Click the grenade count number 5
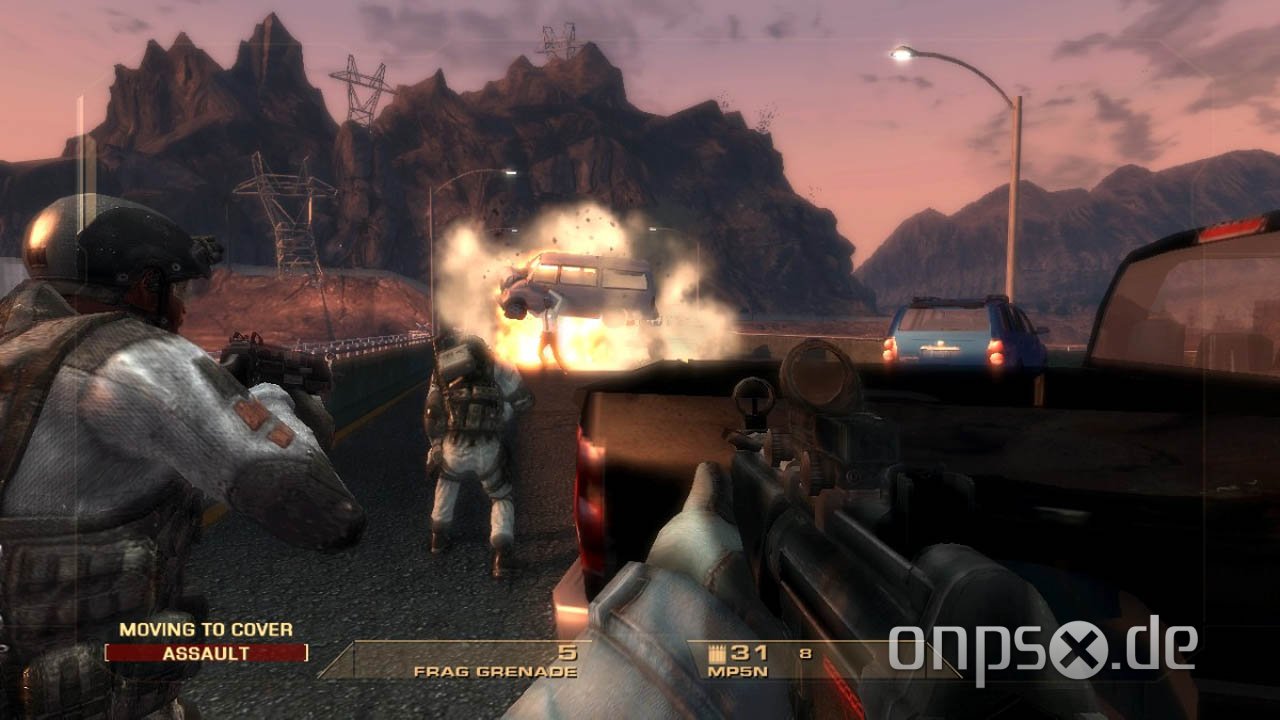Screen dimensions: 1280x720 coord(566,652)
